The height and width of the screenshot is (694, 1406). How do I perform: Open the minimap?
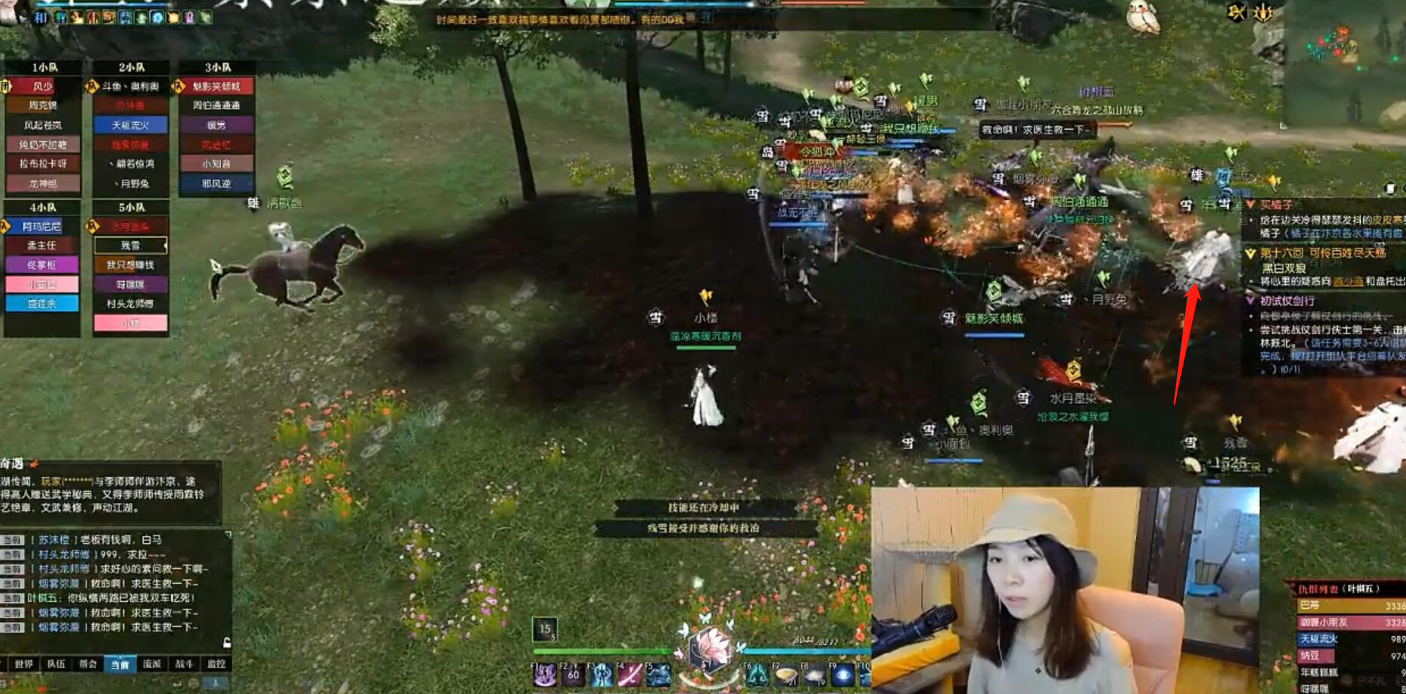[1345, 60]
